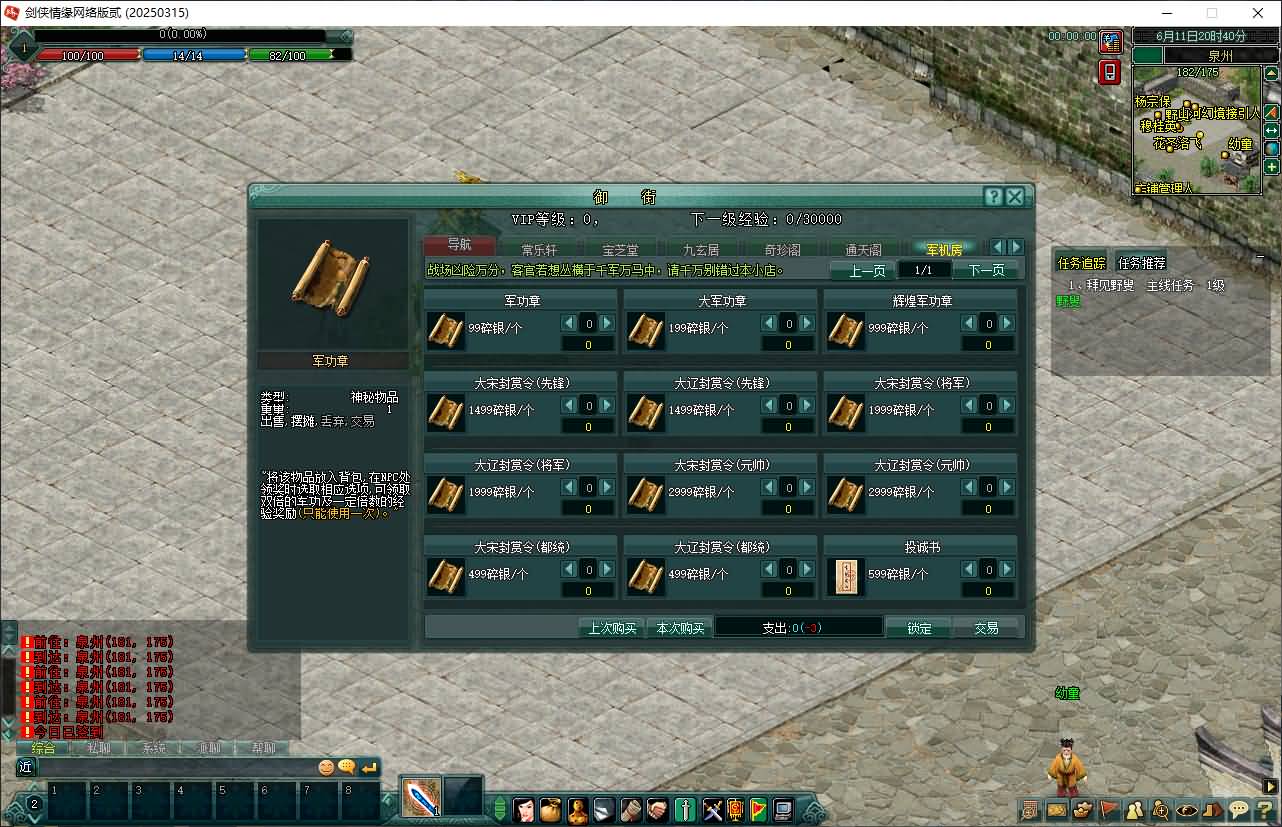The width and height of the screenshot is (1282, 827).
Task: Select the red flag icon in the bottom-right bar
Action: pyautogui.click(x=1106, y=811)
